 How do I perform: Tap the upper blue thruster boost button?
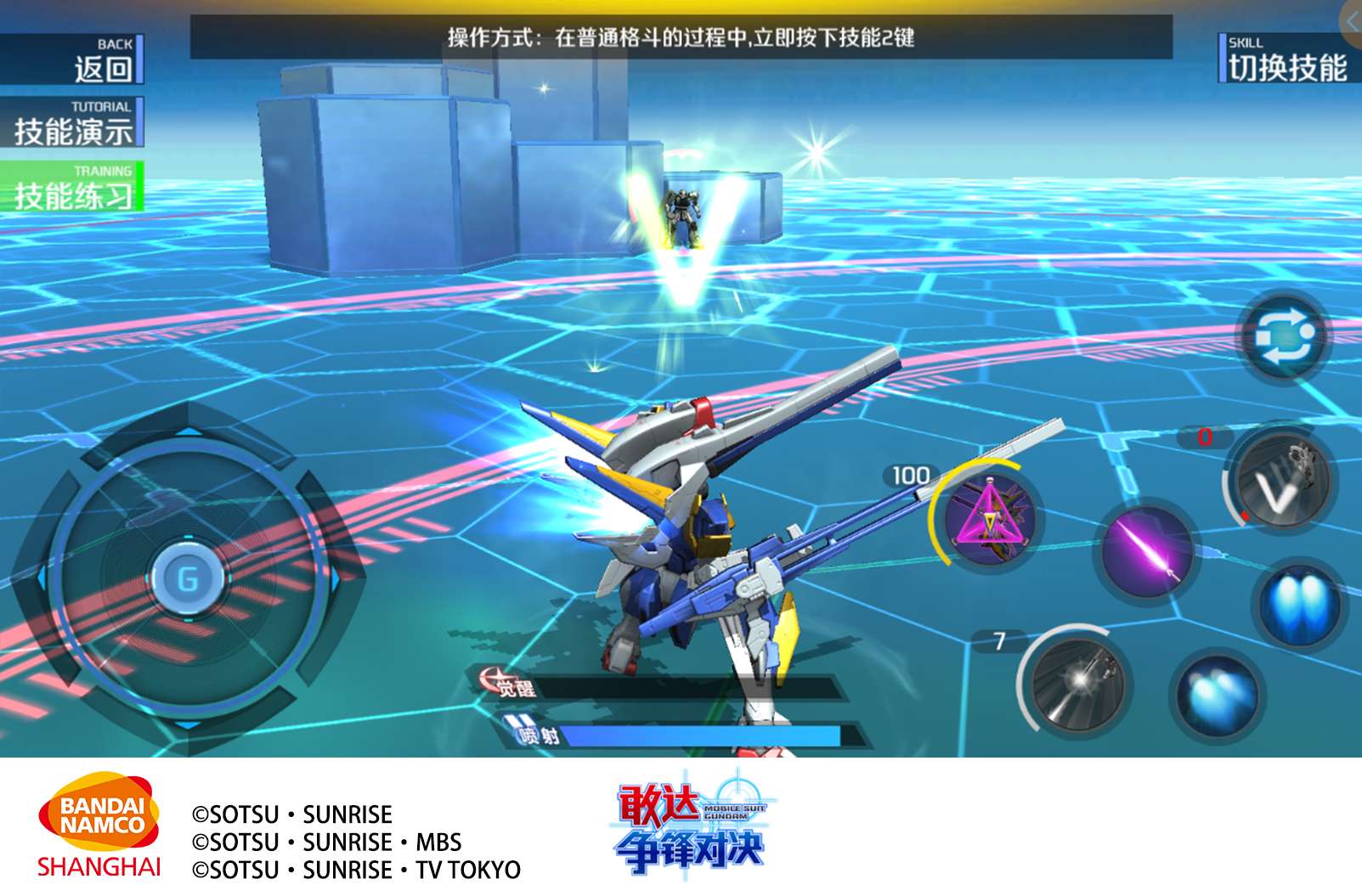pos(1299,604)
